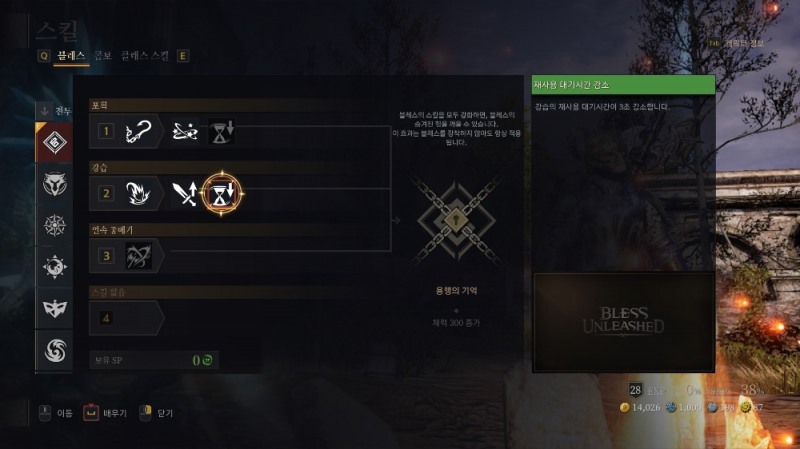Choose the swirl blessing icon
This screenshot has height=449, width=800.
tap(54, 349)
